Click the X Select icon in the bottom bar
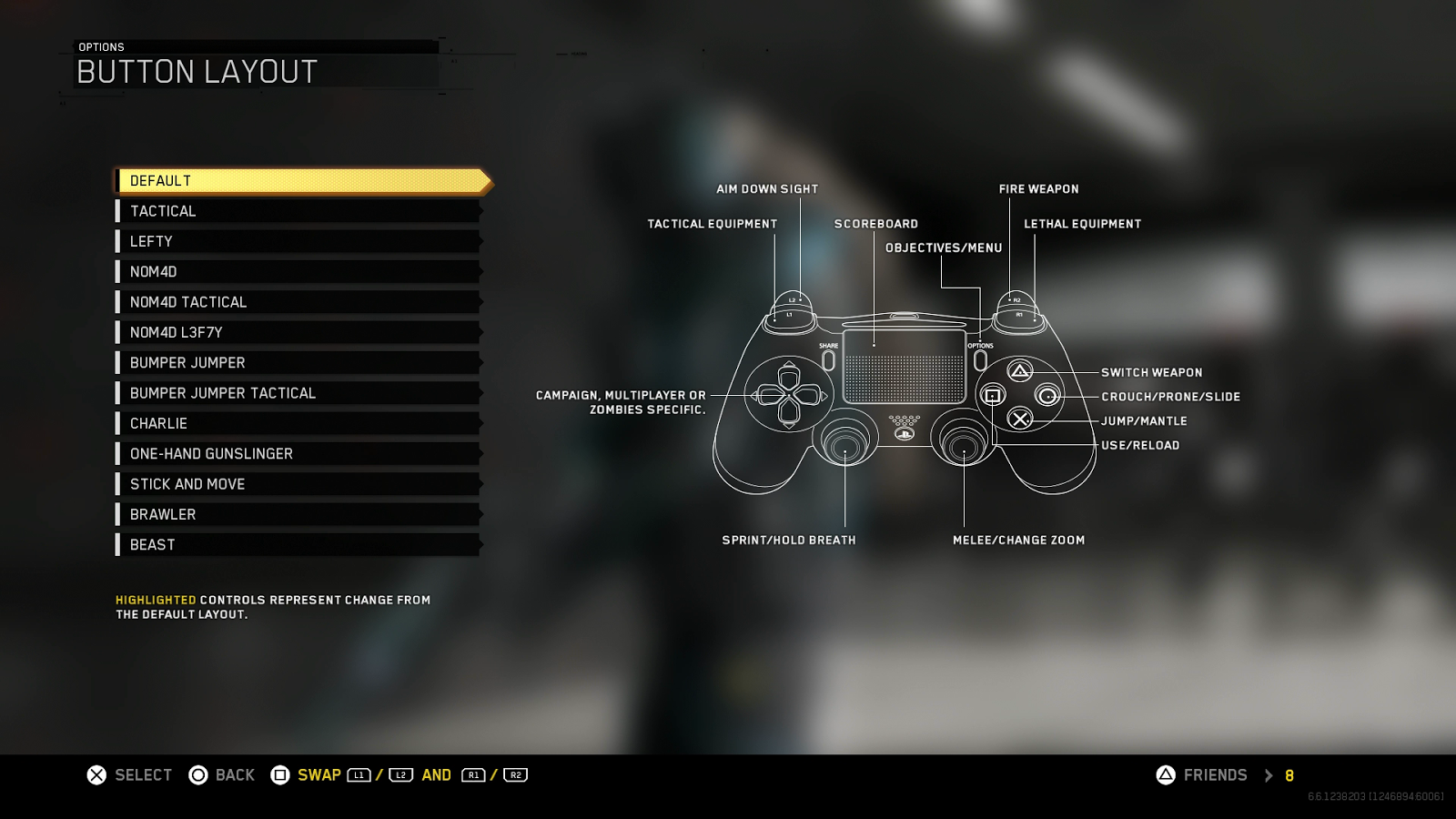This screenshot has height=819, width=1456. click(94, 774)
